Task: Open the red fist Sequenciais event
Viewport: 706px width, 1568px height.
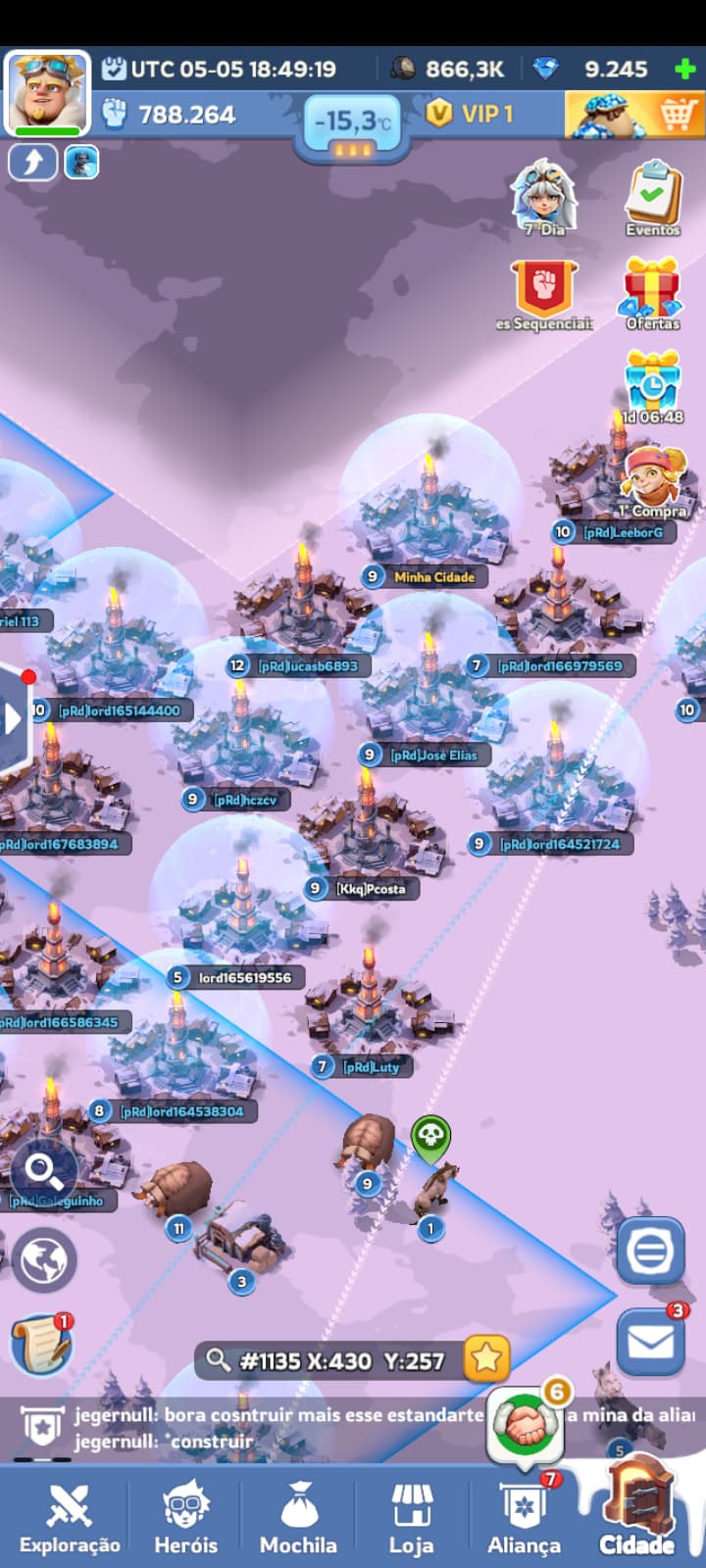Action: click(544, 292)
